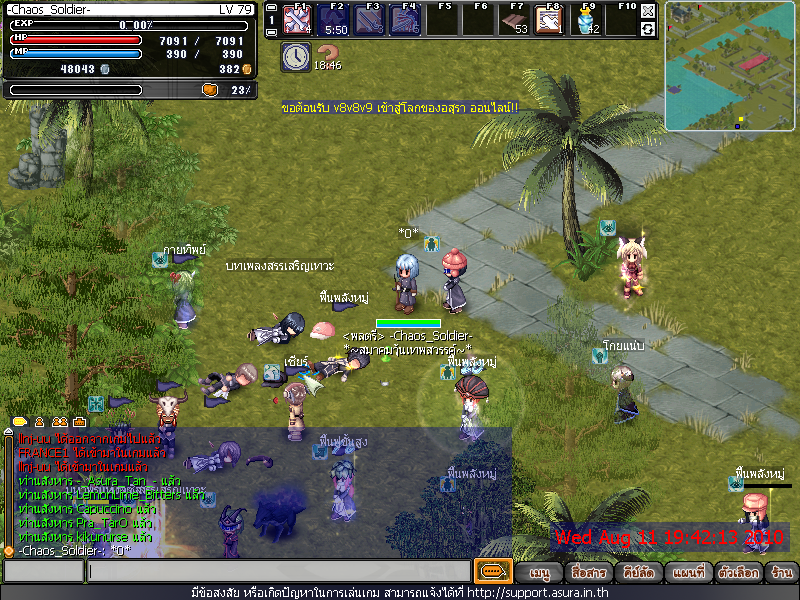Use the F9 potion bottle slot

coord(586,19)
